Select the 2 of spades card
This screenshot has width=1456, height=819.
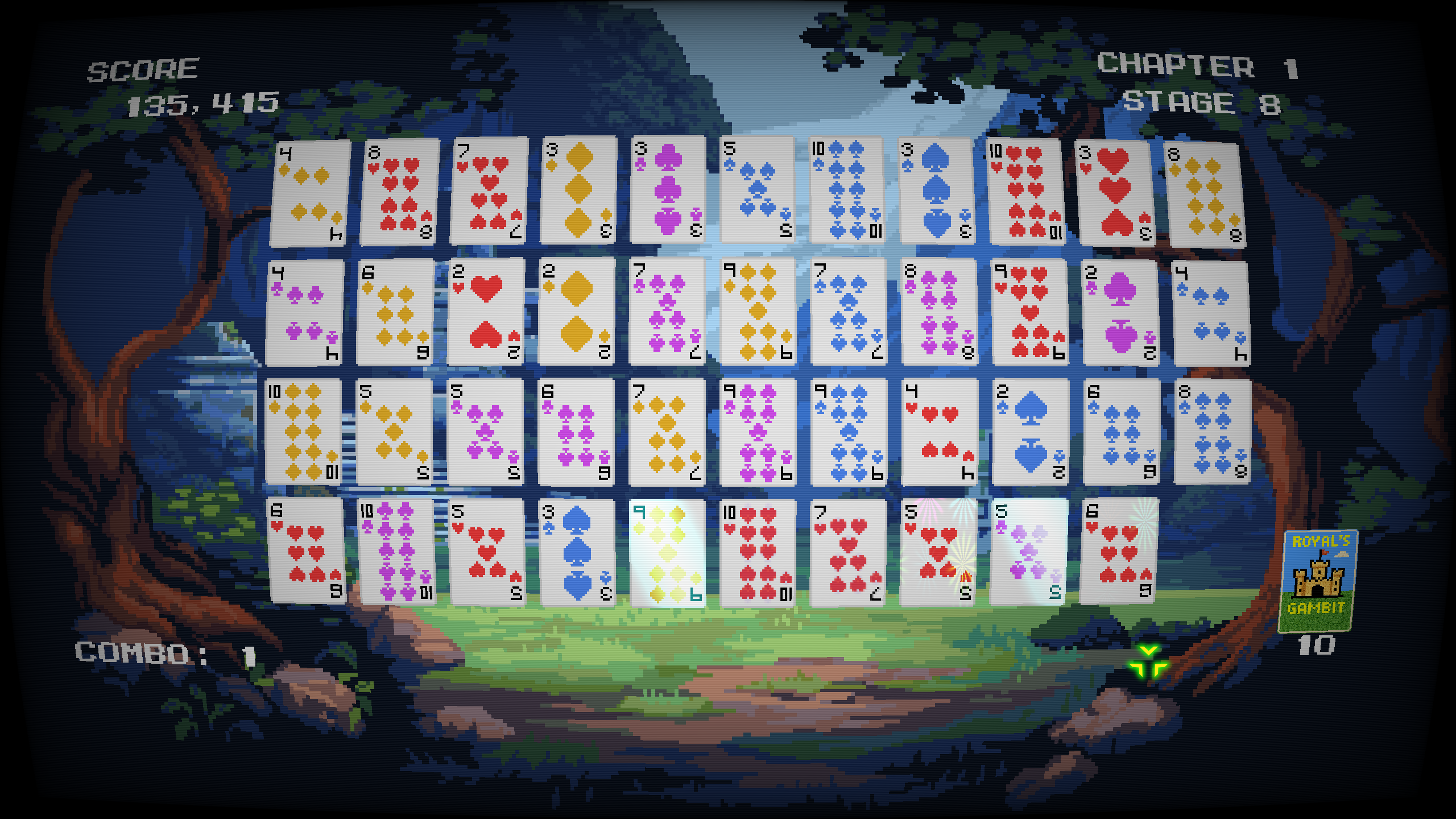click(x=1029, y=432)
